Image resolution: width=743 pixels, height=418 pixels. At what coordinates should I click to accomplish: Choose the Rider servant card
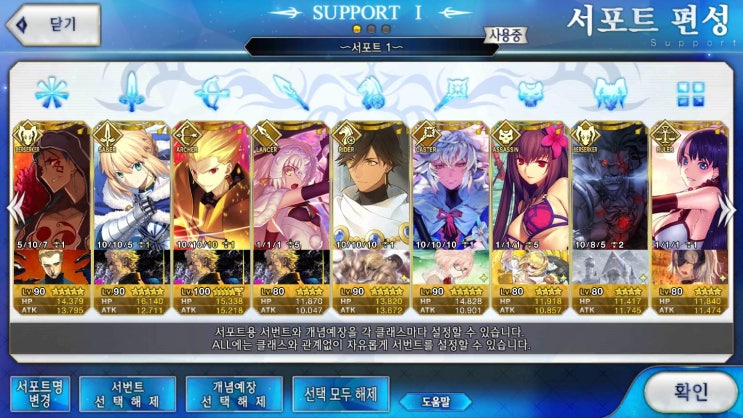tap(370, 200)
